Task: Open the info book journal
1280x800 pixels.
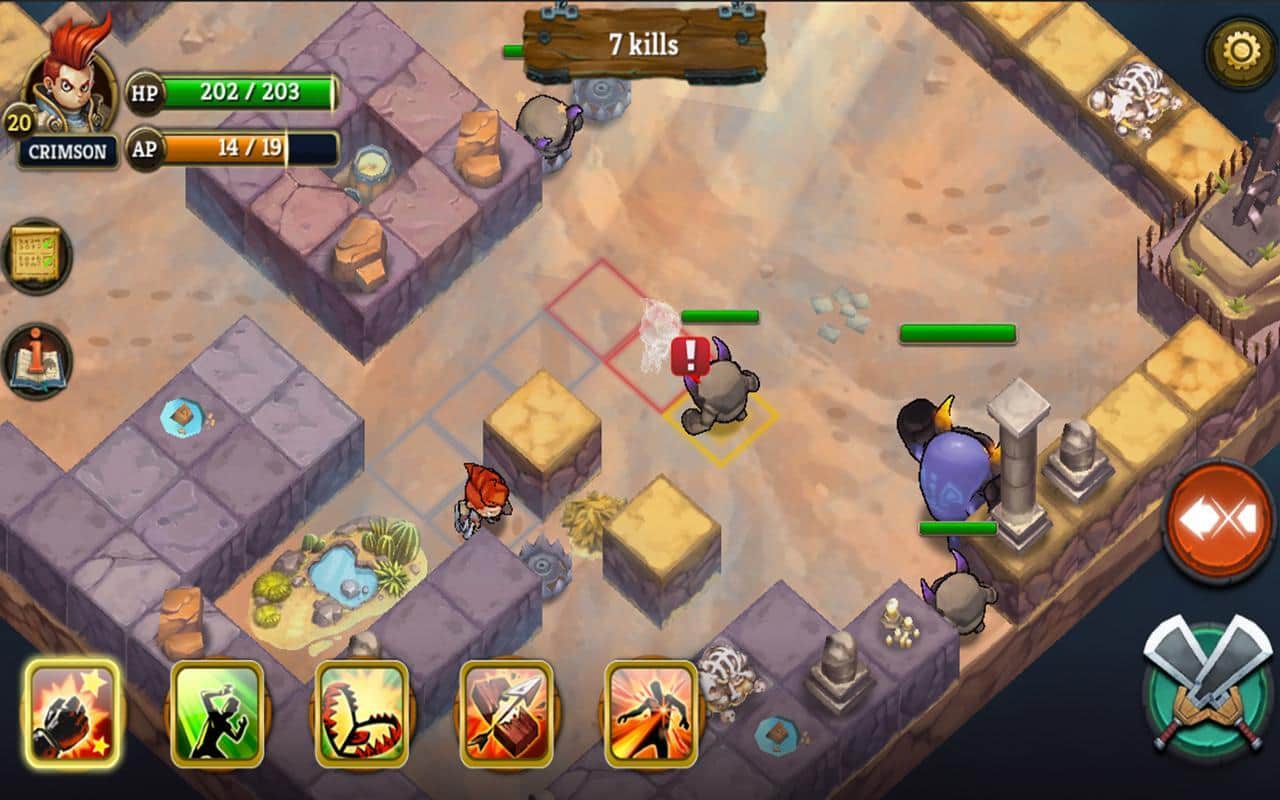Action: 37,360
